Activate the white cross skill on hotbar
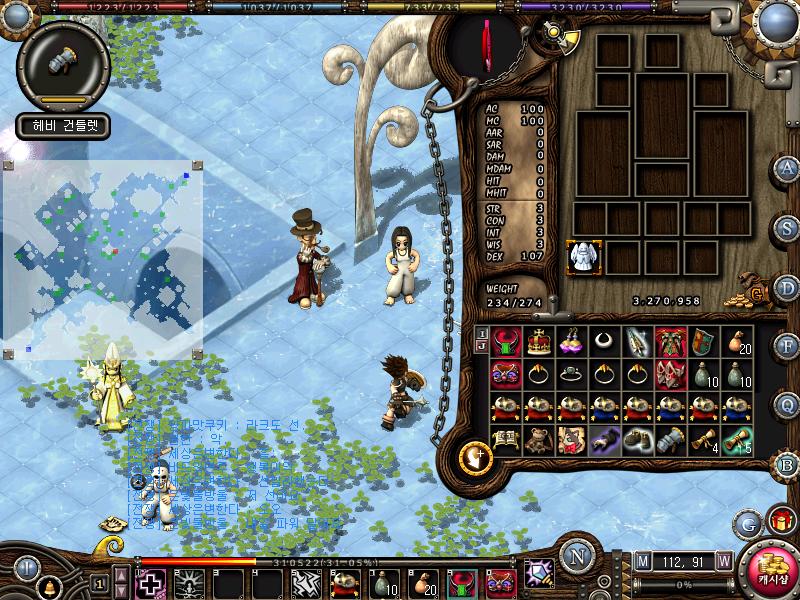Screen dimensions: 800x600 (151, 583)
